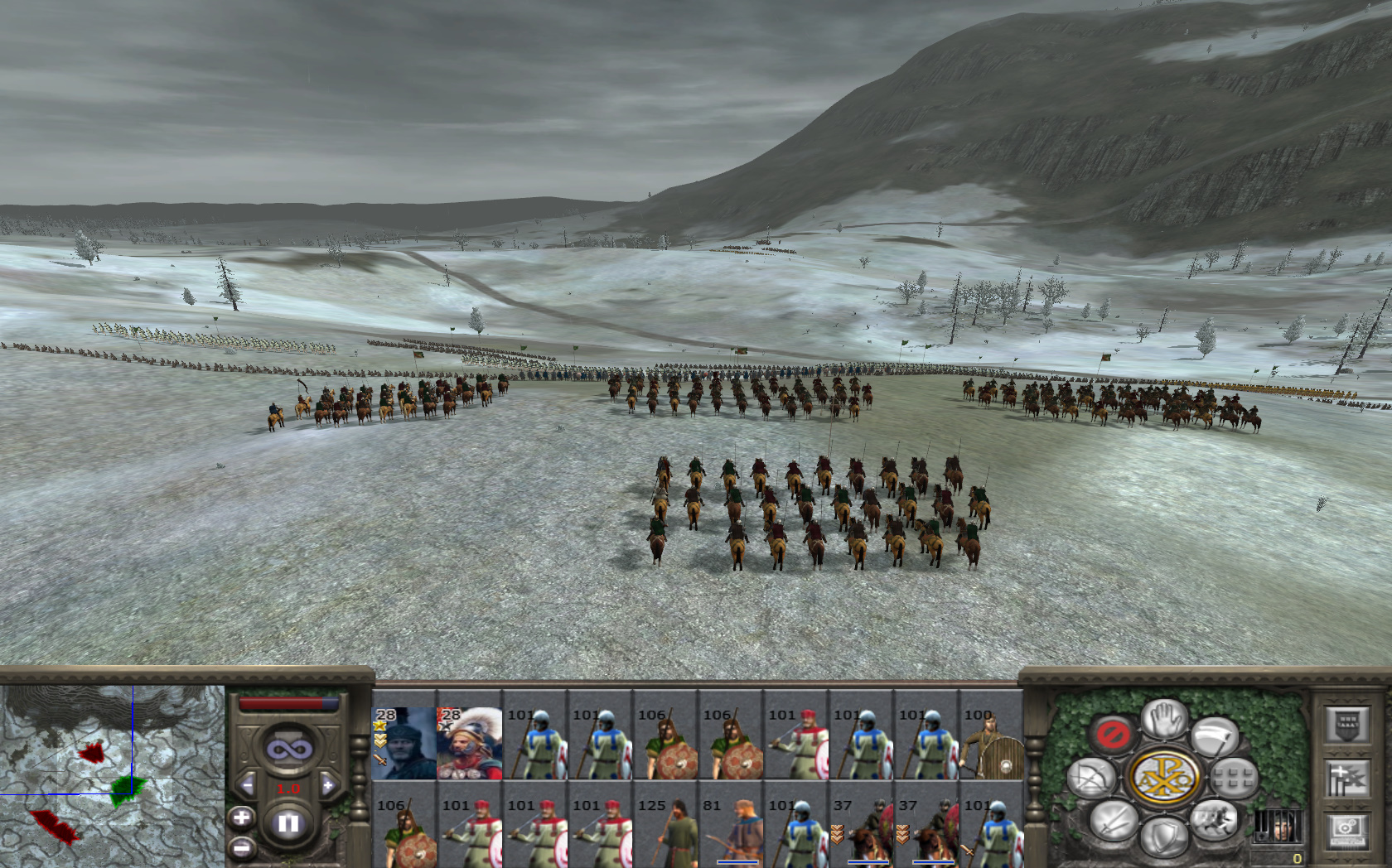Activate the halt hand button
Image resolution: width=1392 pixels, height=868 pixels.
(1163, 718)
